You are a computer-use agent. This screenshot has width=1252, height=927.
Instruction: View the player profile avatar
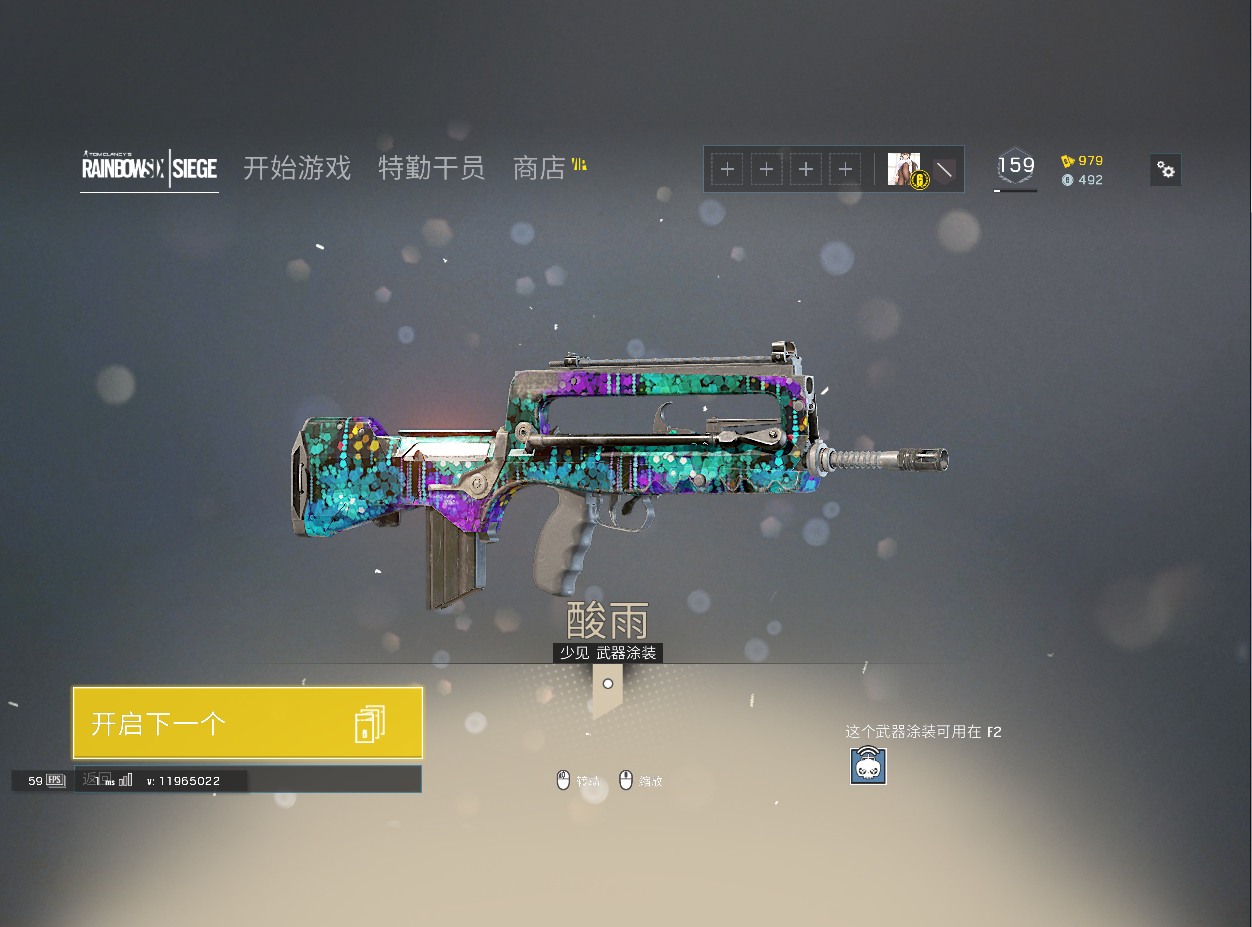pyautogui.click(x=904, y=169)
